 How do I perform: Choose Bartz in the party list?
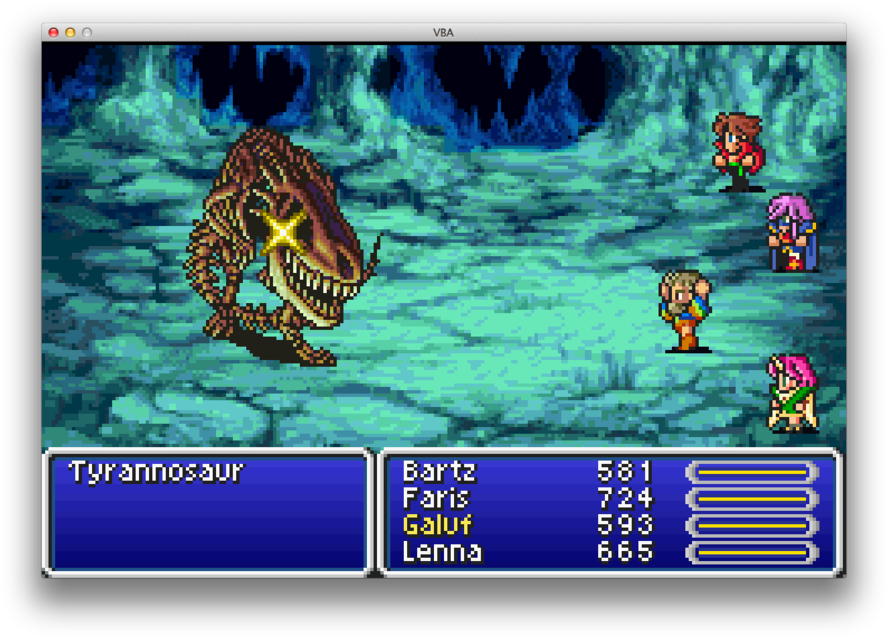point(439,471)
